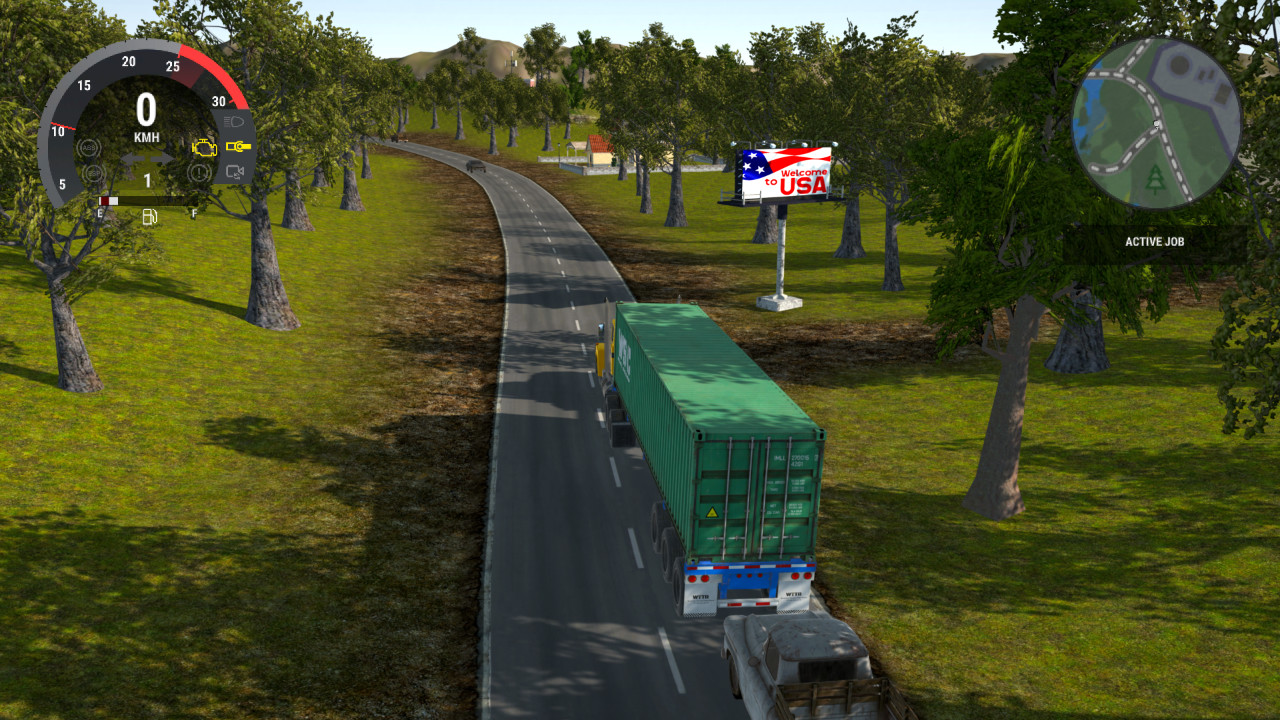Click the tree symbol on the minimap
Image resolution: width=1280 pixels, height=720 pixels.
[x=1155, y=178]
